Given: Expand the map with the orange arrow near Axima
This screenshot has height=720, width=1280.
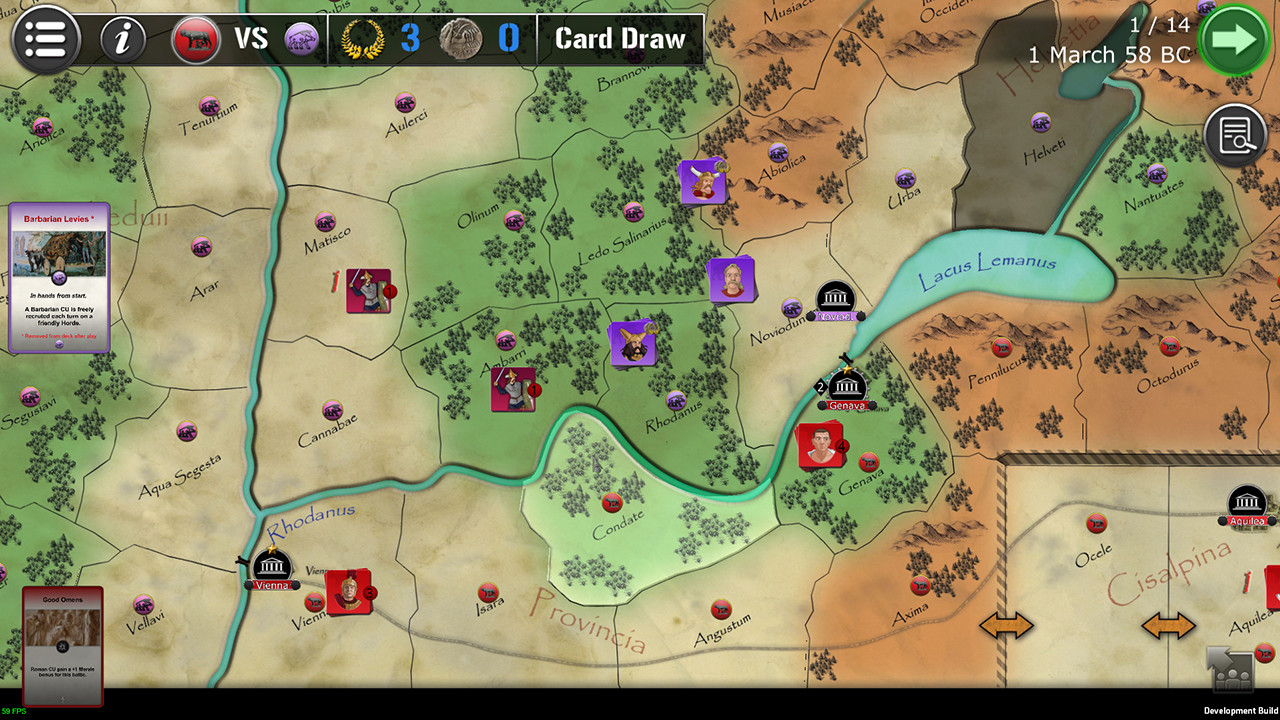Looking at the screenshot, I should [1005, 625].
